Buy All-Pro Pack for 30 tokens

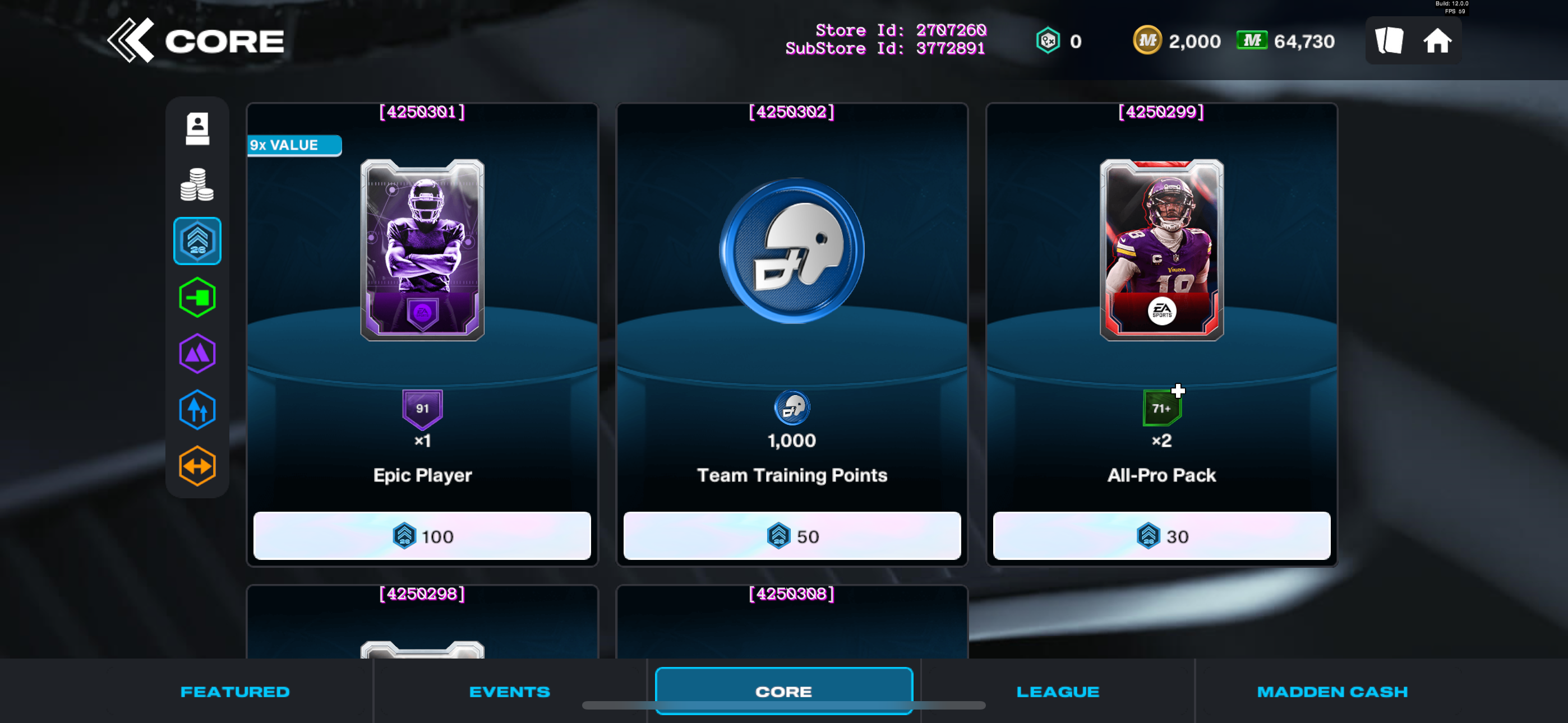[1161, 536]
